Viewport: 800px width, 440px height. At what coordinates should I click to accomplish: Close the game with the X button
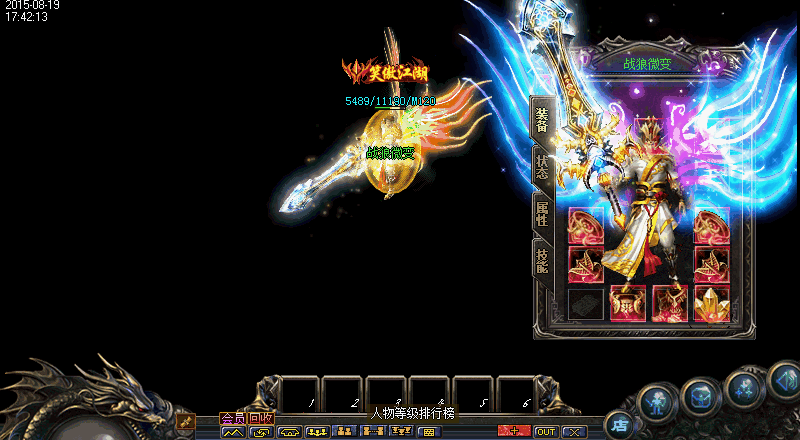point(572,432)
